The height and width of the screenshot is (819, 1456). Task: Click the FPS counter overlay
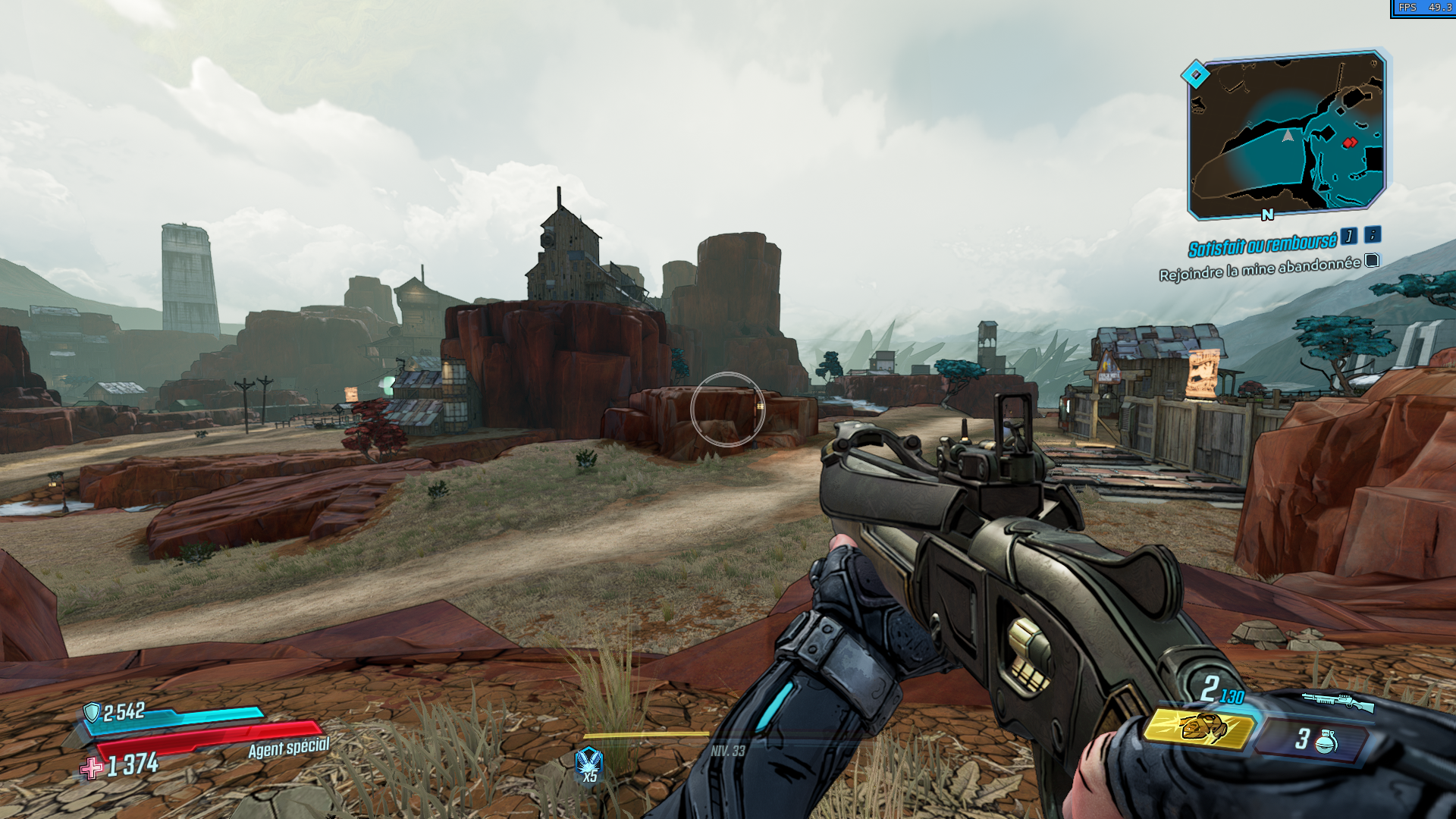coord(1423,8)
